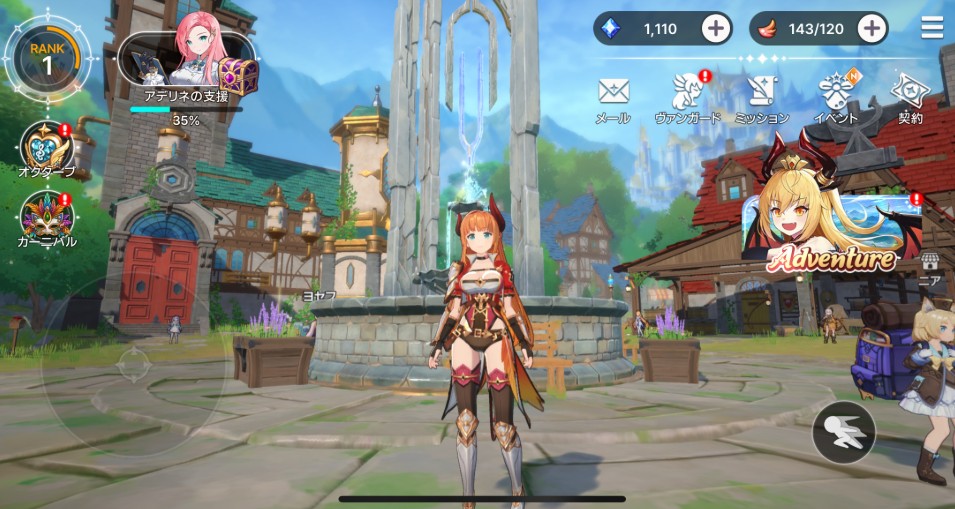This screenshot has width=955, height=509.
Task: Open the shop icon labeled ニア
Action: pyautogui.click(x=931, y=264)
